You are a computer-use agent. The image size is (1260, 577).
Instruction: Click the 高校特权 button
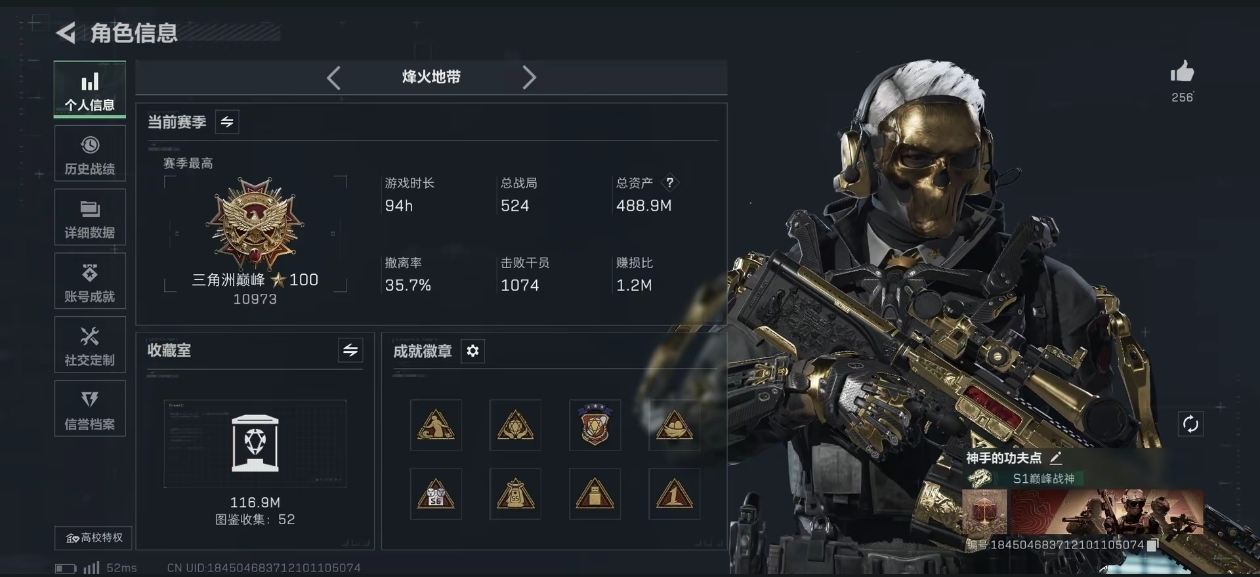click(94, 538)
